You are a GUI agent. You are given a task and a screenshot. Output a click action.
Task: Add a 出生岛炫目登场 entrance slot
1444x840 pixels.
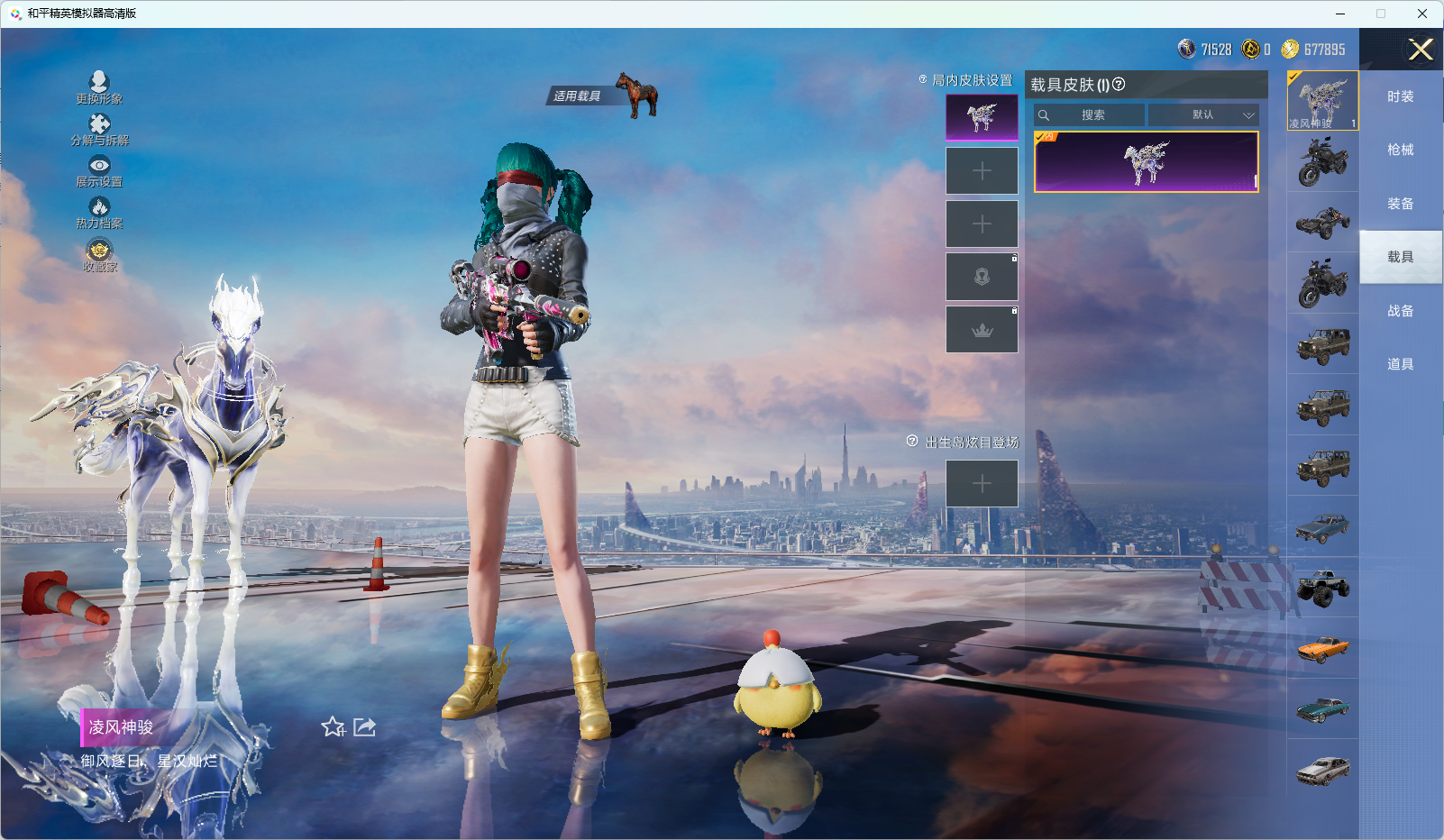click(982, 484)
